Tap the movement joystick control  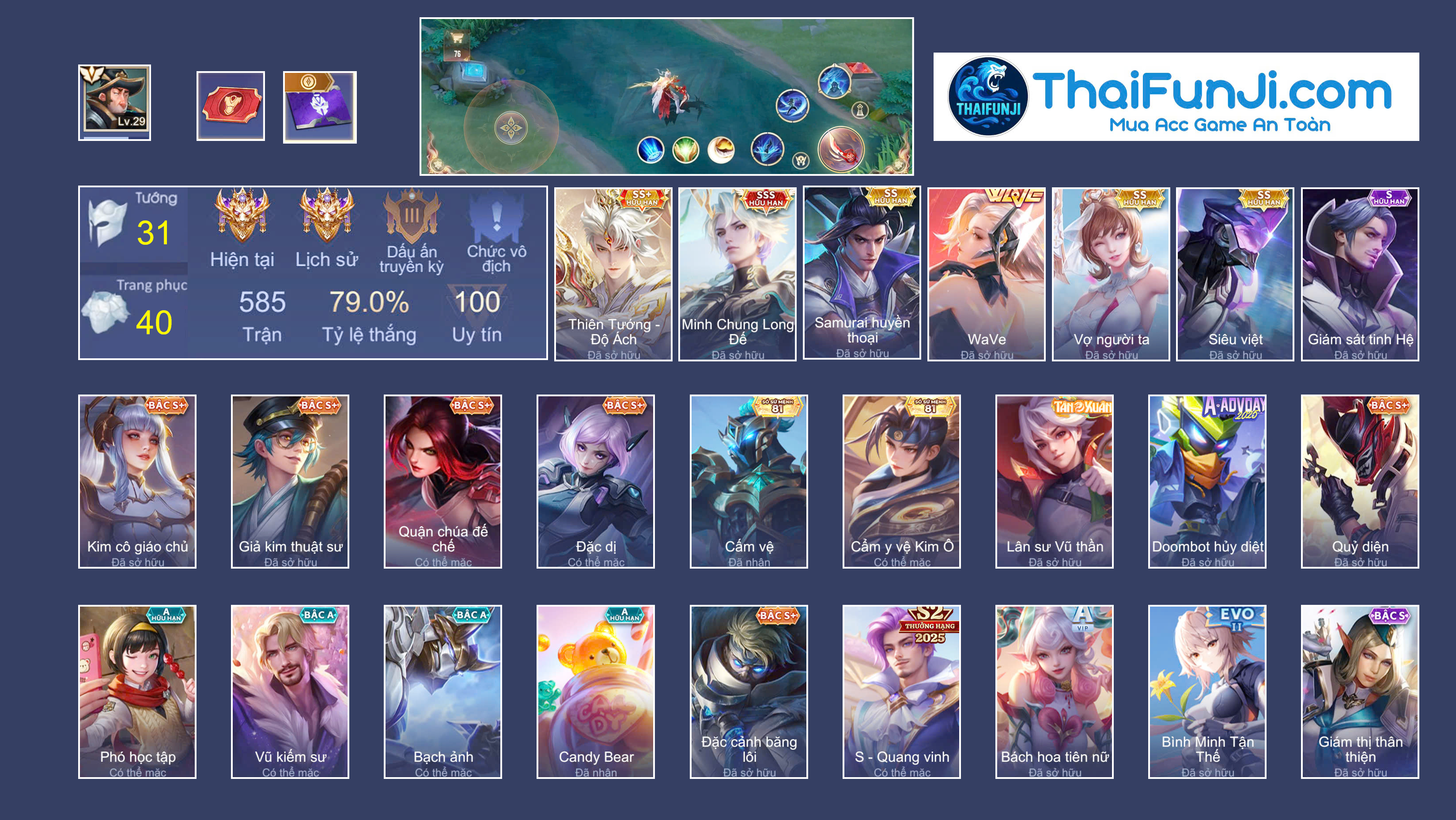(511, 127)
